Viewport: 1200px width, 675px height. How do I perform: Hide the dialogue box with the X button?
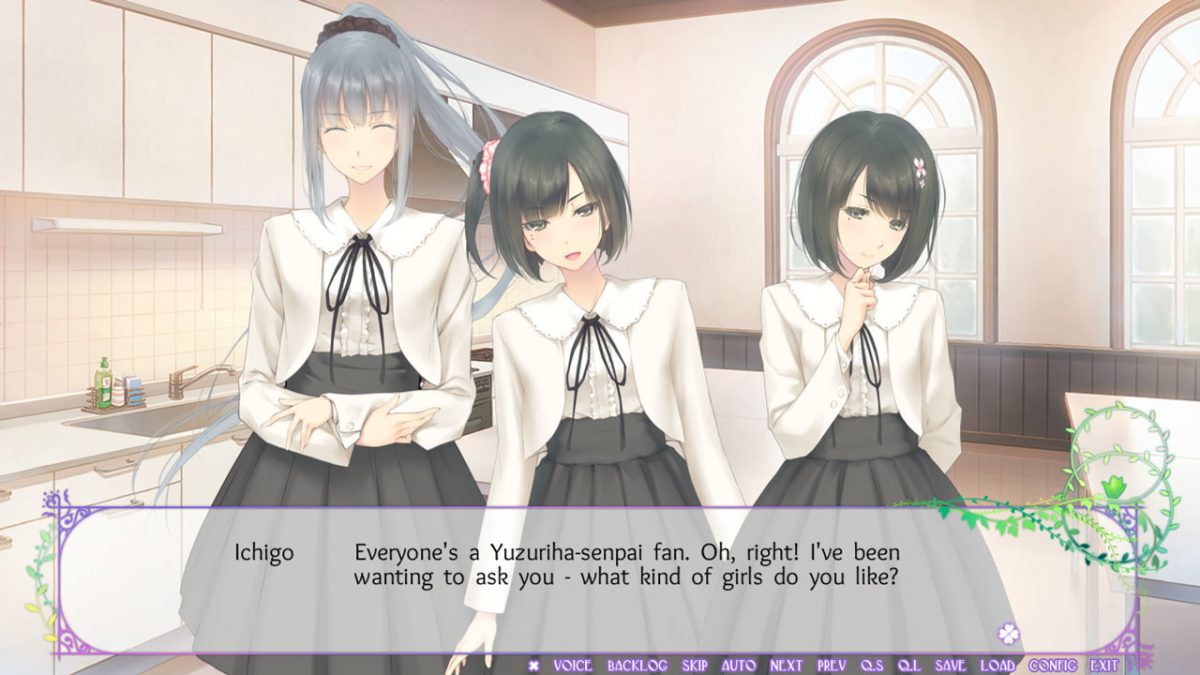tap(533, 666)
